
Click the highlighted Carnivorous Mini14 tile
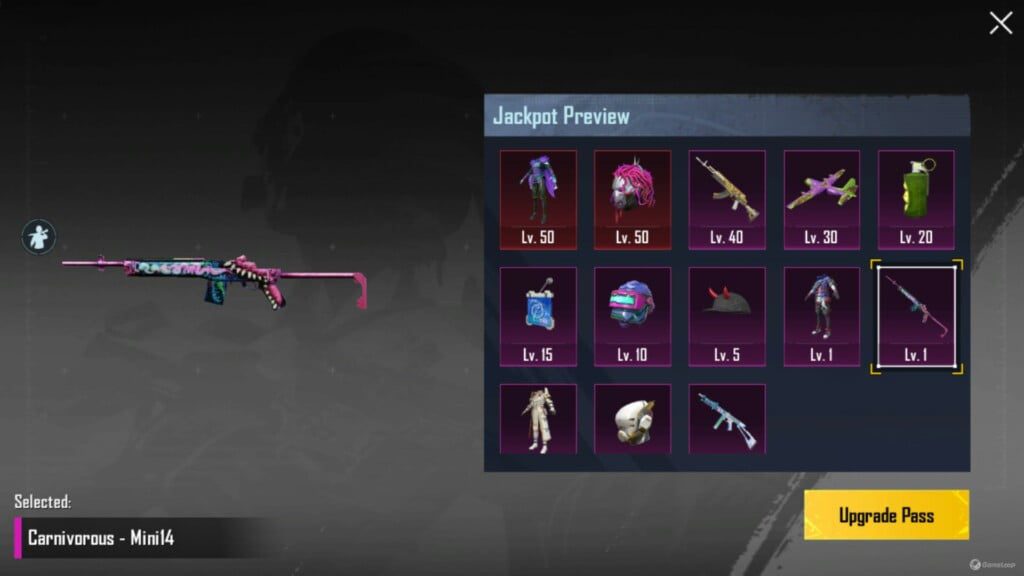[916, 316]
